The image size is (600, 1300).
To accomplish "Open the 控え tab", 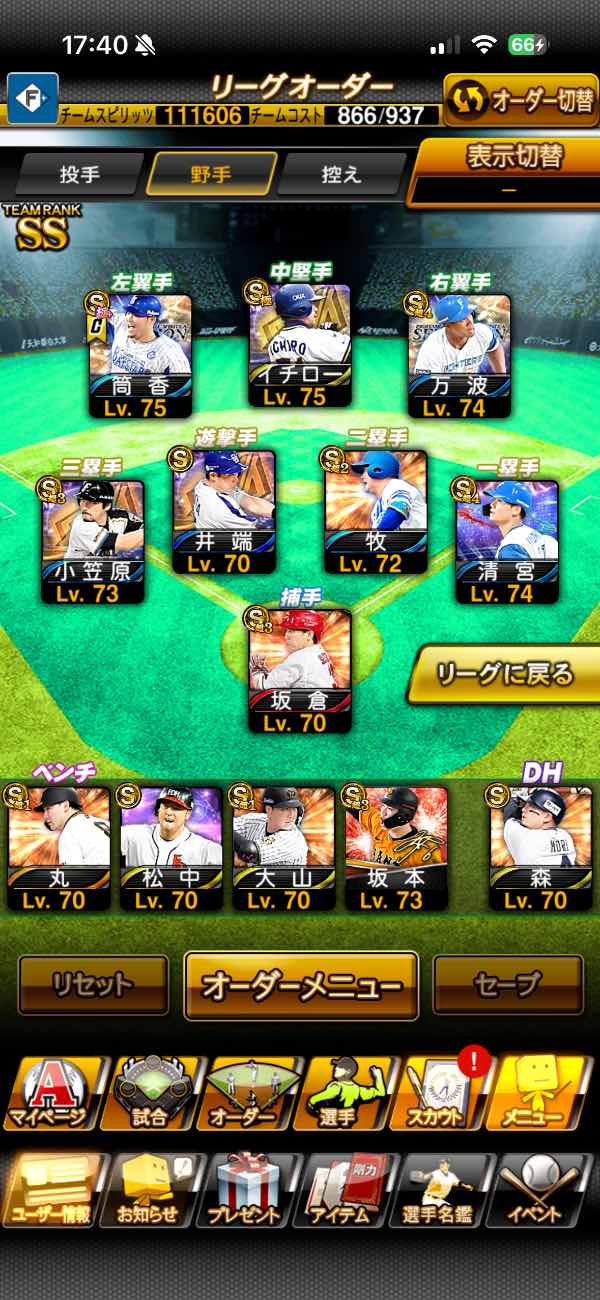I will click(341, 174).
